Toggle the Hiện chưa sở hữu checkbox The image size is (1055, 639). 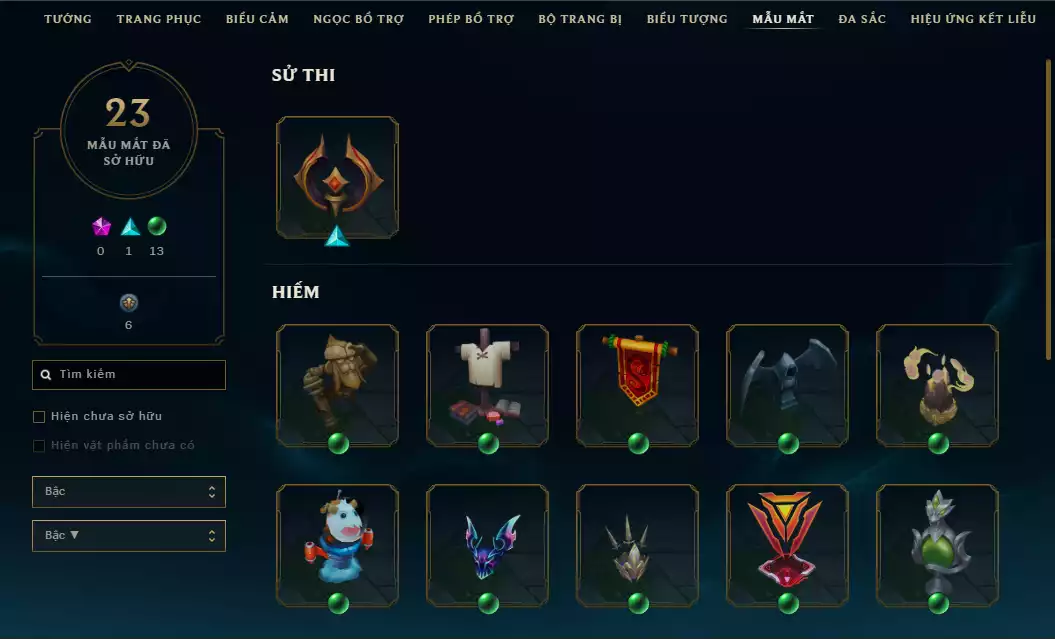[x=40, y=416]
